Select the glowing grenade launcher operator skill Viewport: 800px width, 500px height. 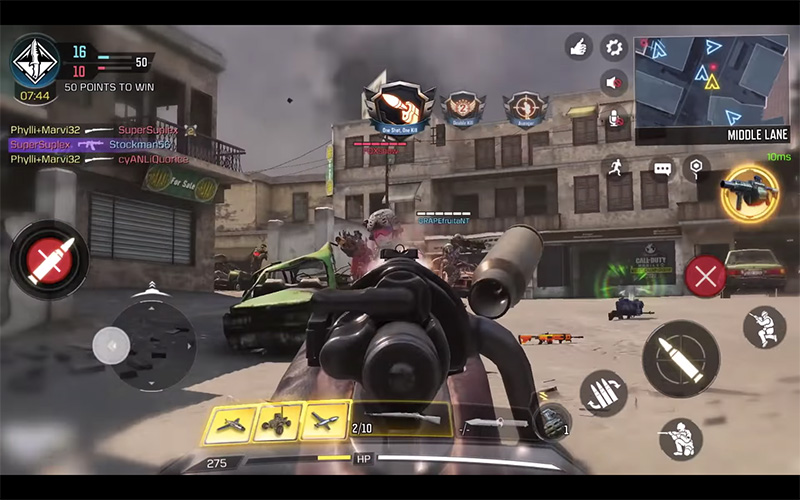click(x=750, y=194)
